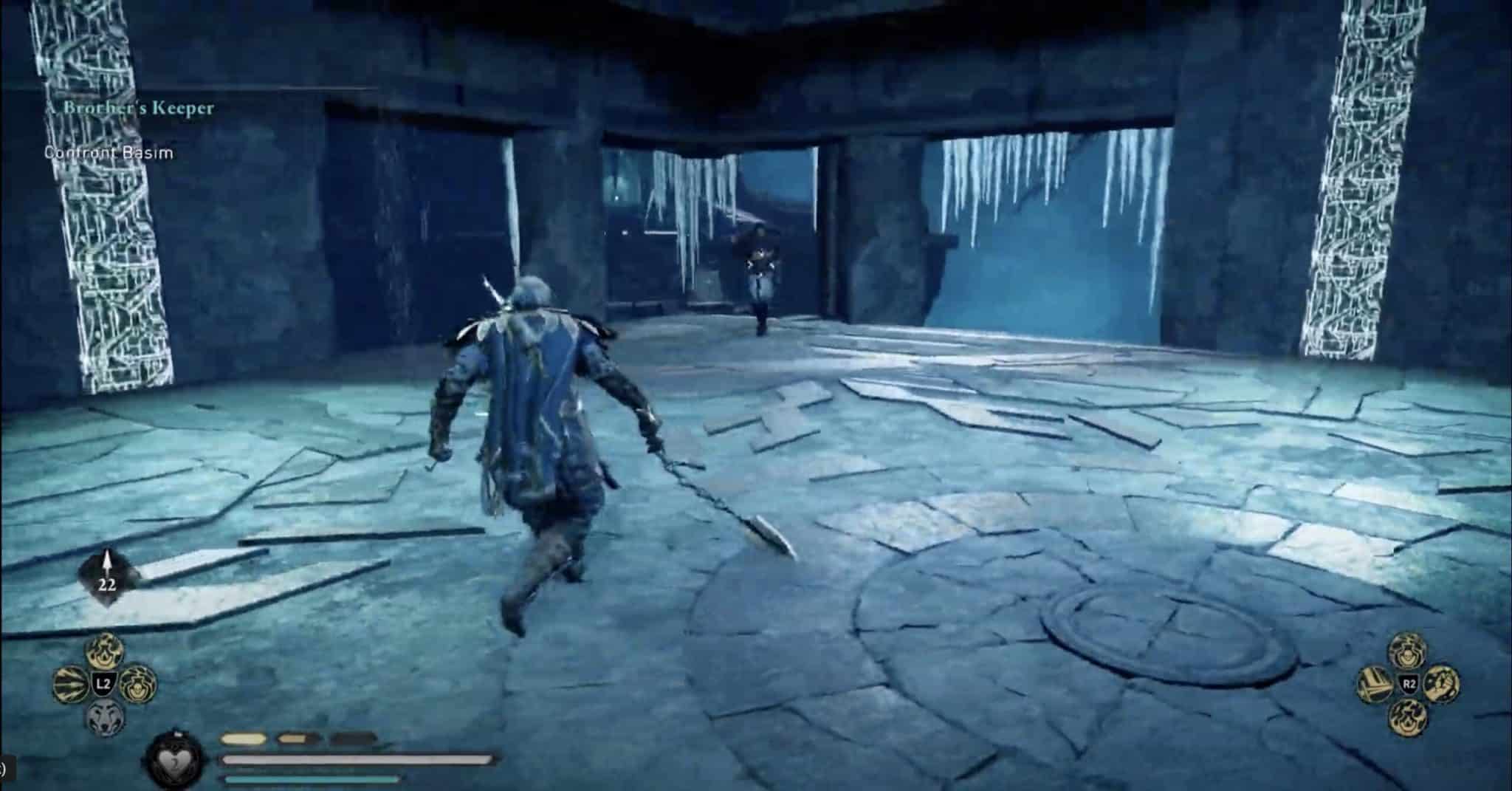The image size is (1512, 791).
Task: Click the R2 button prompt on the right wheel
Action: (x=1409, y=684)
